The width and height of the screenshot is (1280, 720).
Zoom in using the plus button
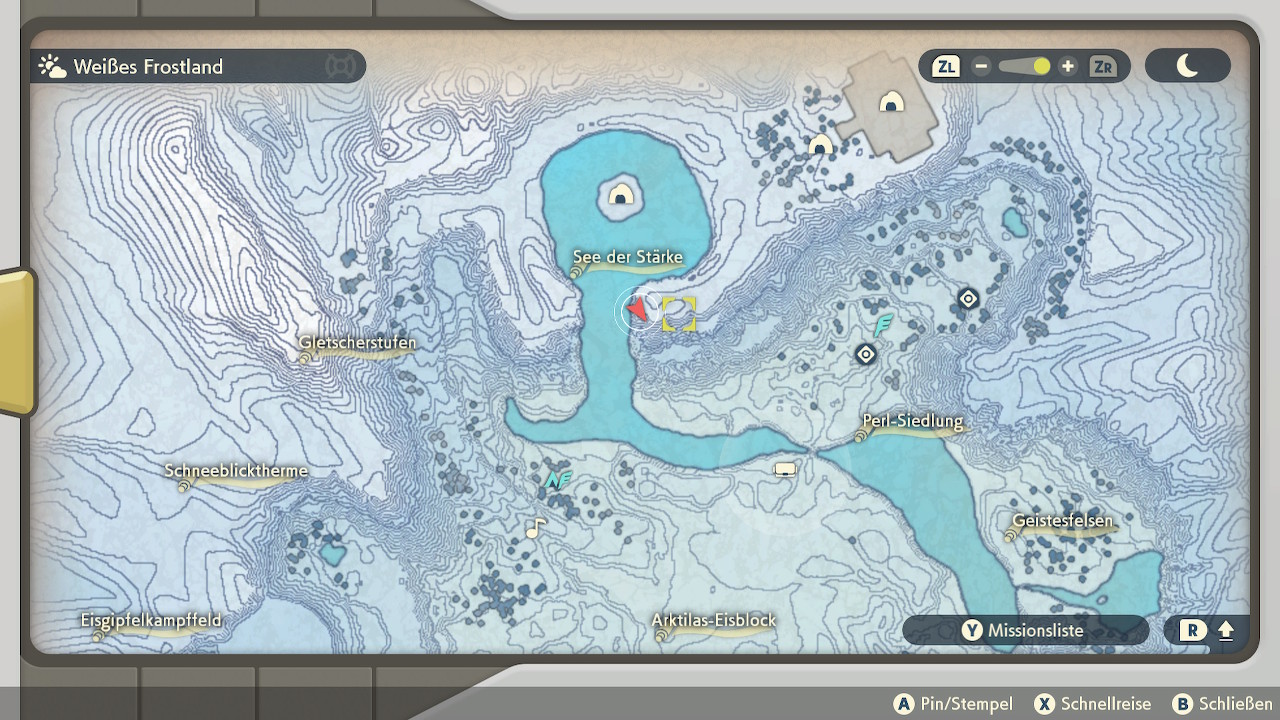point(1068,67)
